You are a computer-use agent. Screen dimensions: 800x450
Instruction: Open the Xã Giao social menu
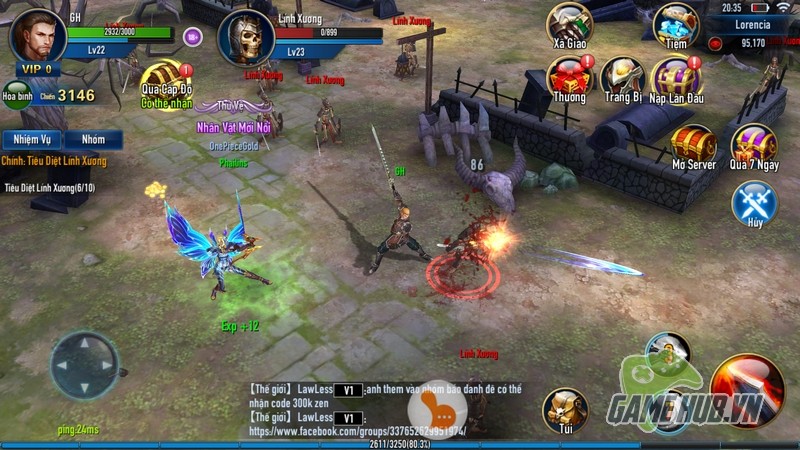point(569,25)
